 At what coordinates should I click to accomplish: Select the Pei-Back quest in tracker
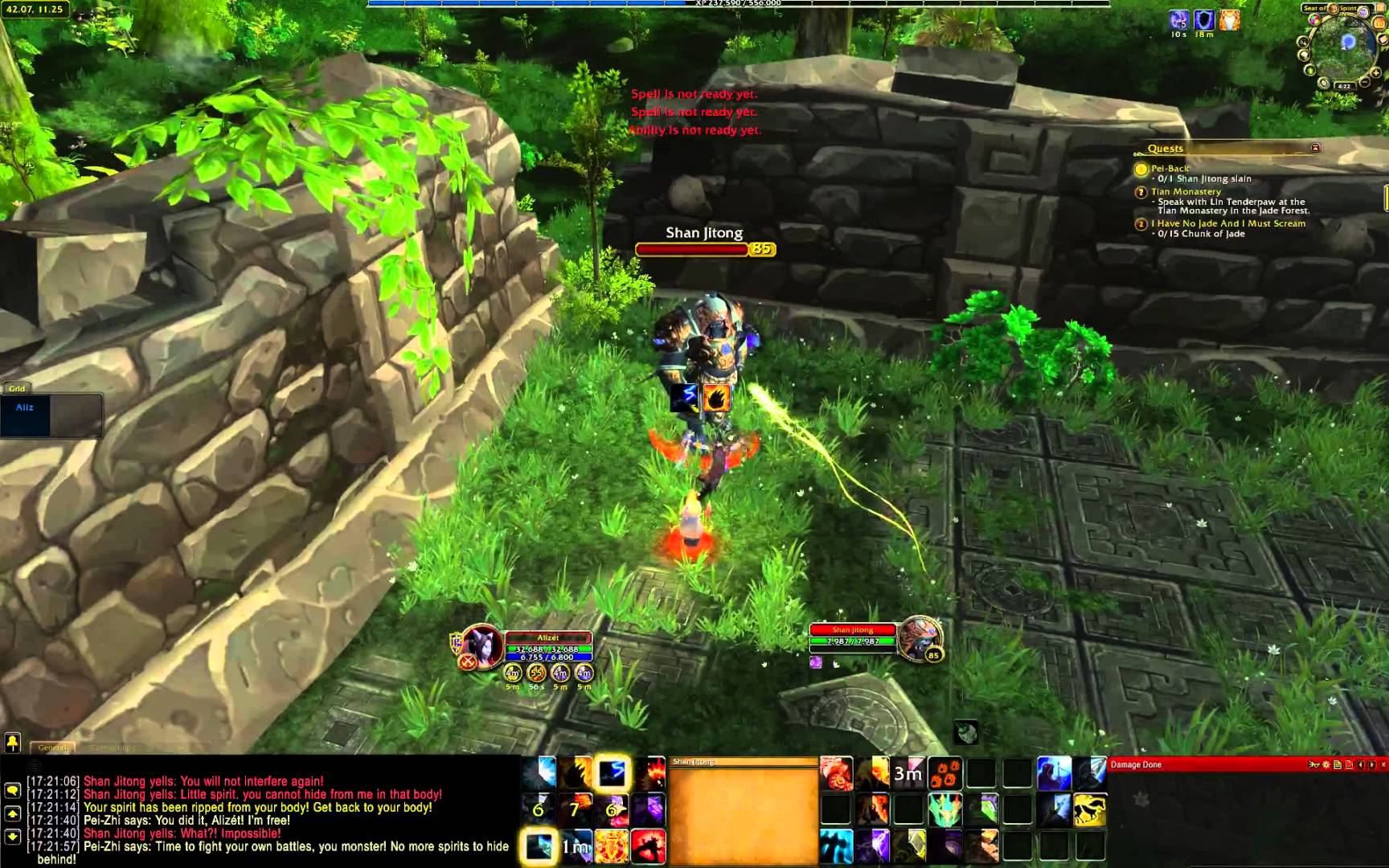pos(1170,169)
